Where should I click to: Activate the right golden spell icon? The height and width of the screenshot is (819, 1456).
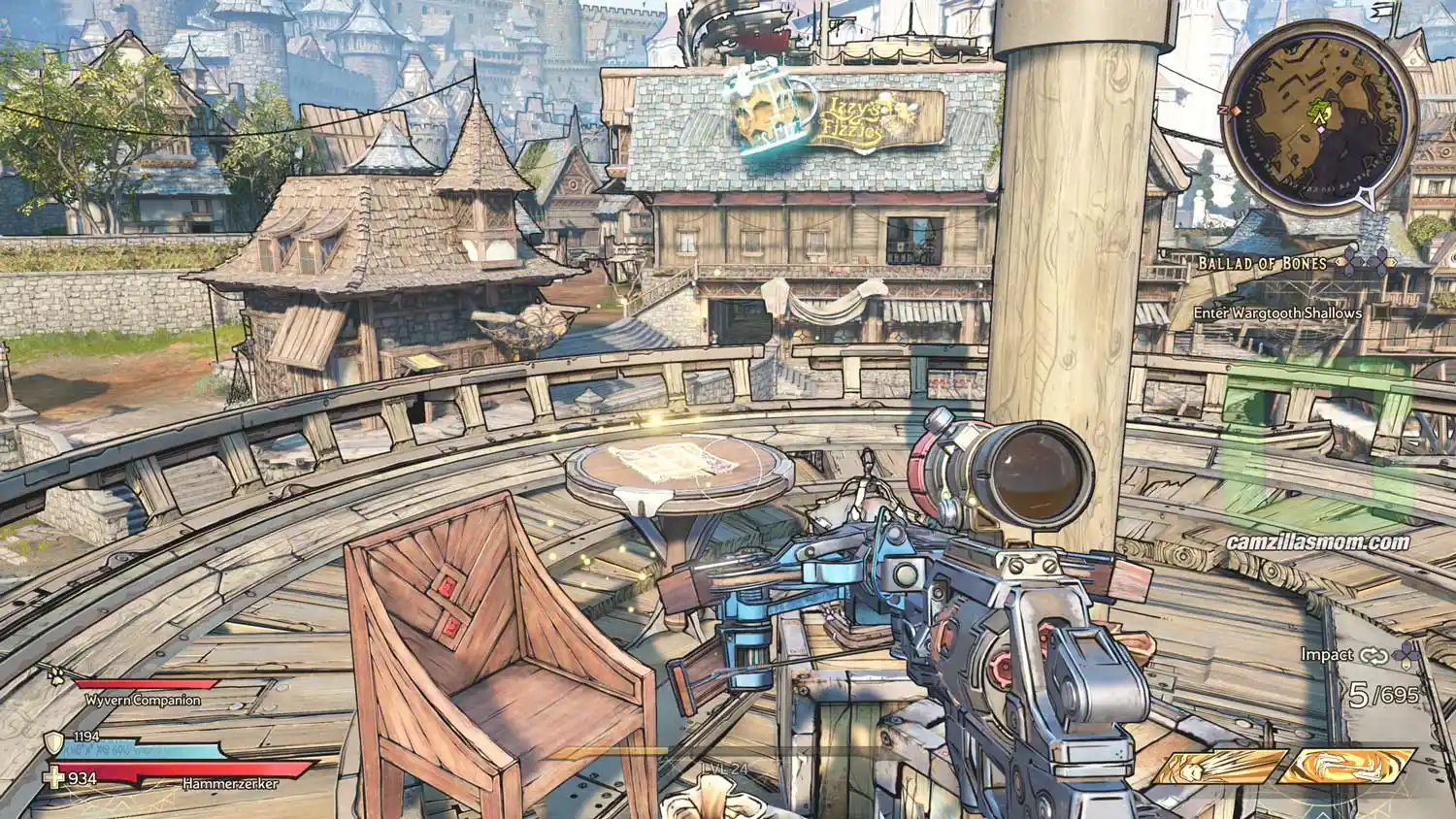click(x=1345, y=767)
